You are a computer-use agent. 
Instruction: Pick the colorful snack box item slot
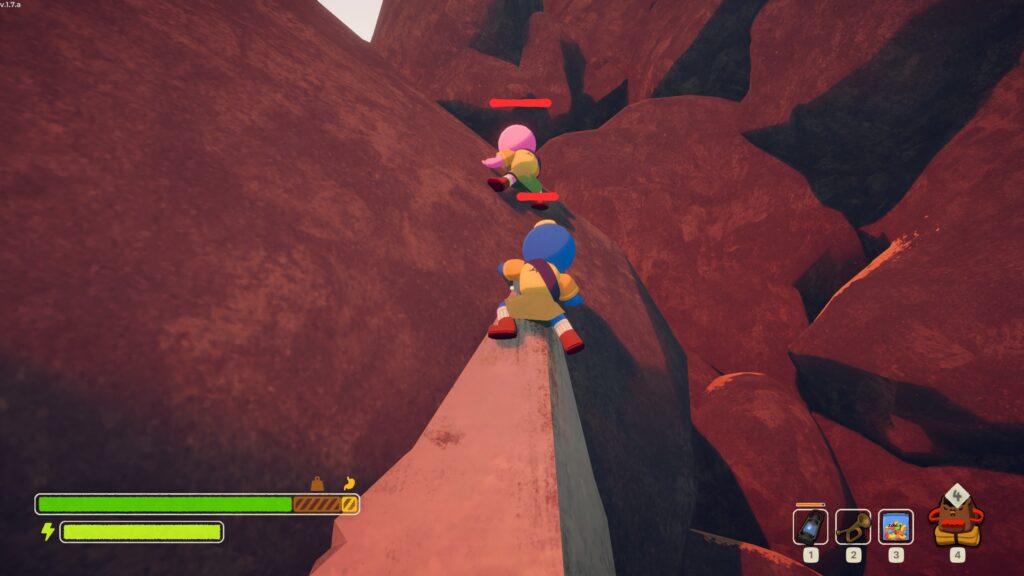point(895,526)
